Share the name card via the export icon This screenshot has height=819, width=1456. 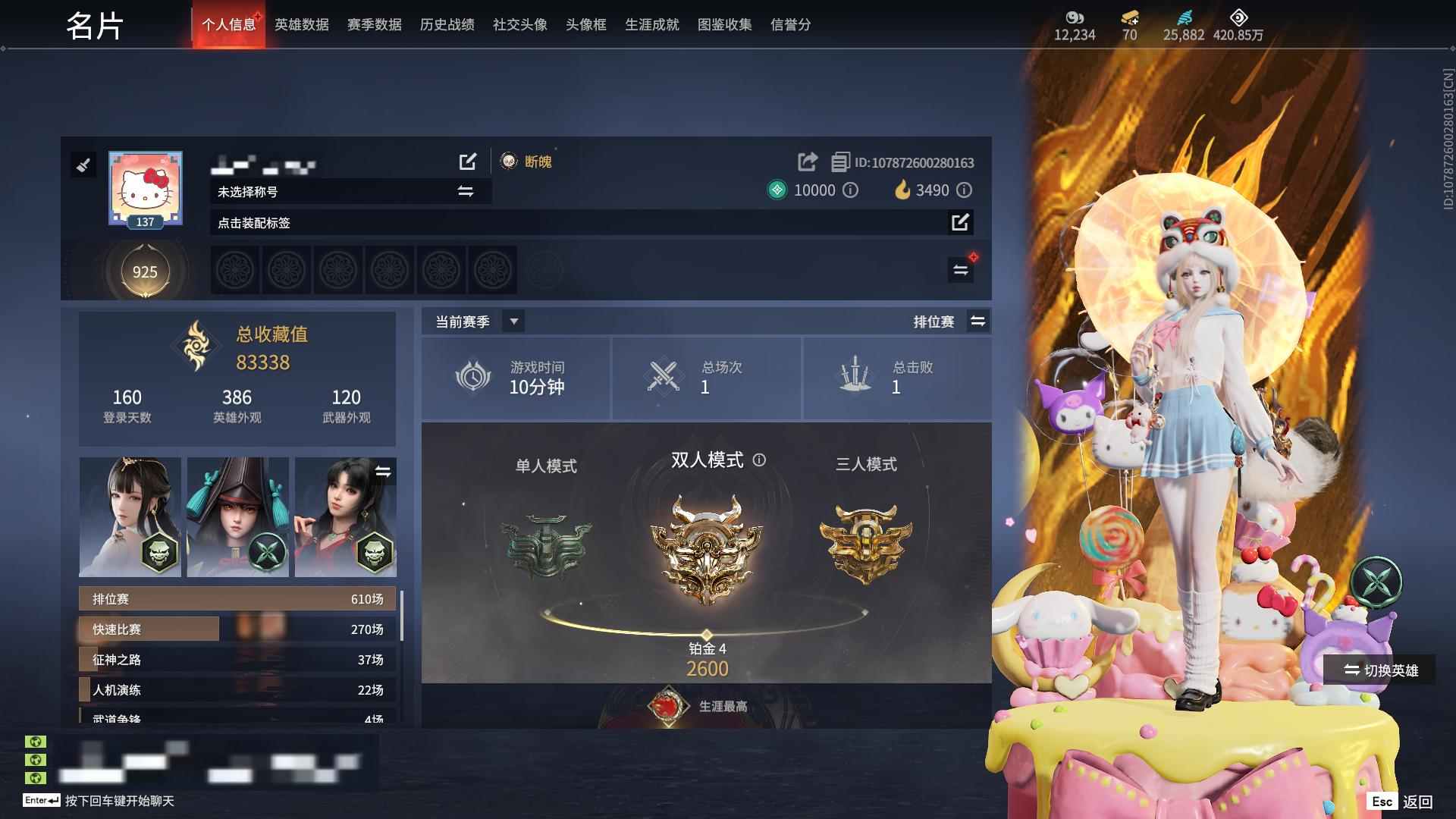point(806,162)
